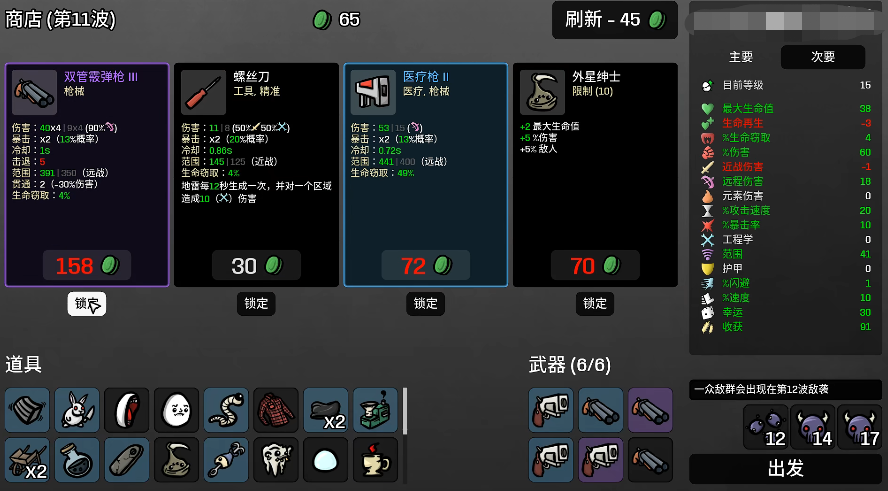Lock the 螺丝刀 screwdriver shop card

point(256,303)
